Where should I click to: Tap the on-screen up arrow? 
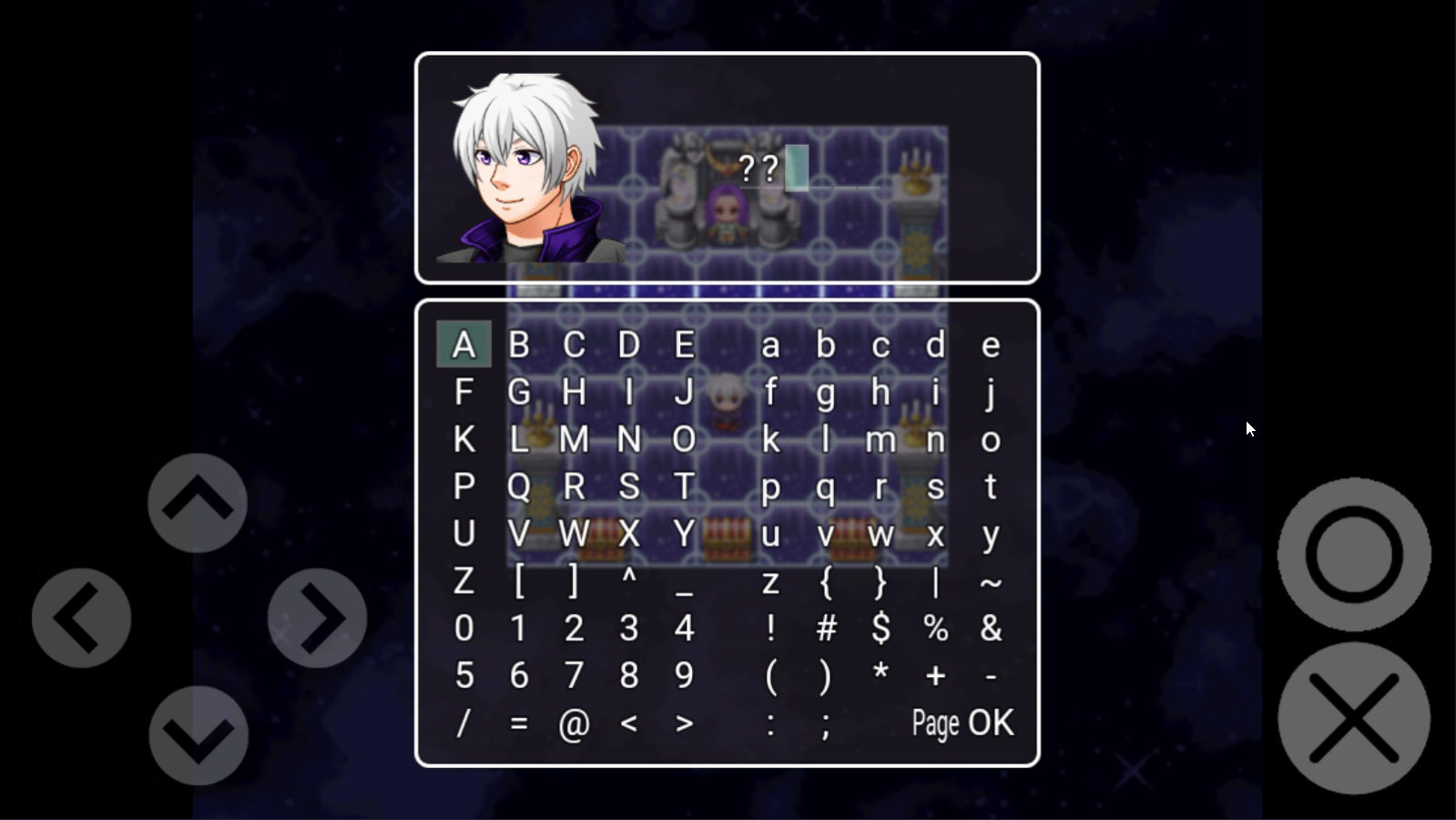click(198, 502)
